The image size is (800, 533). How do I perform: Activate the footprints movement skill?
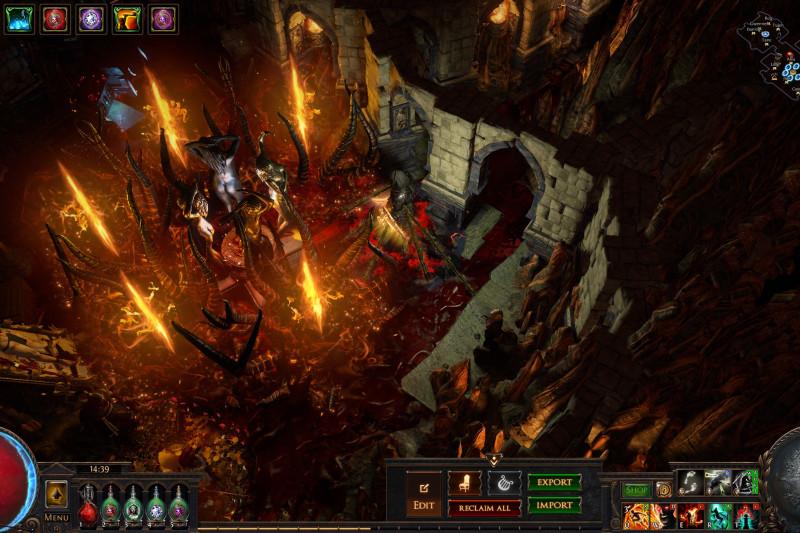point(692,482)
